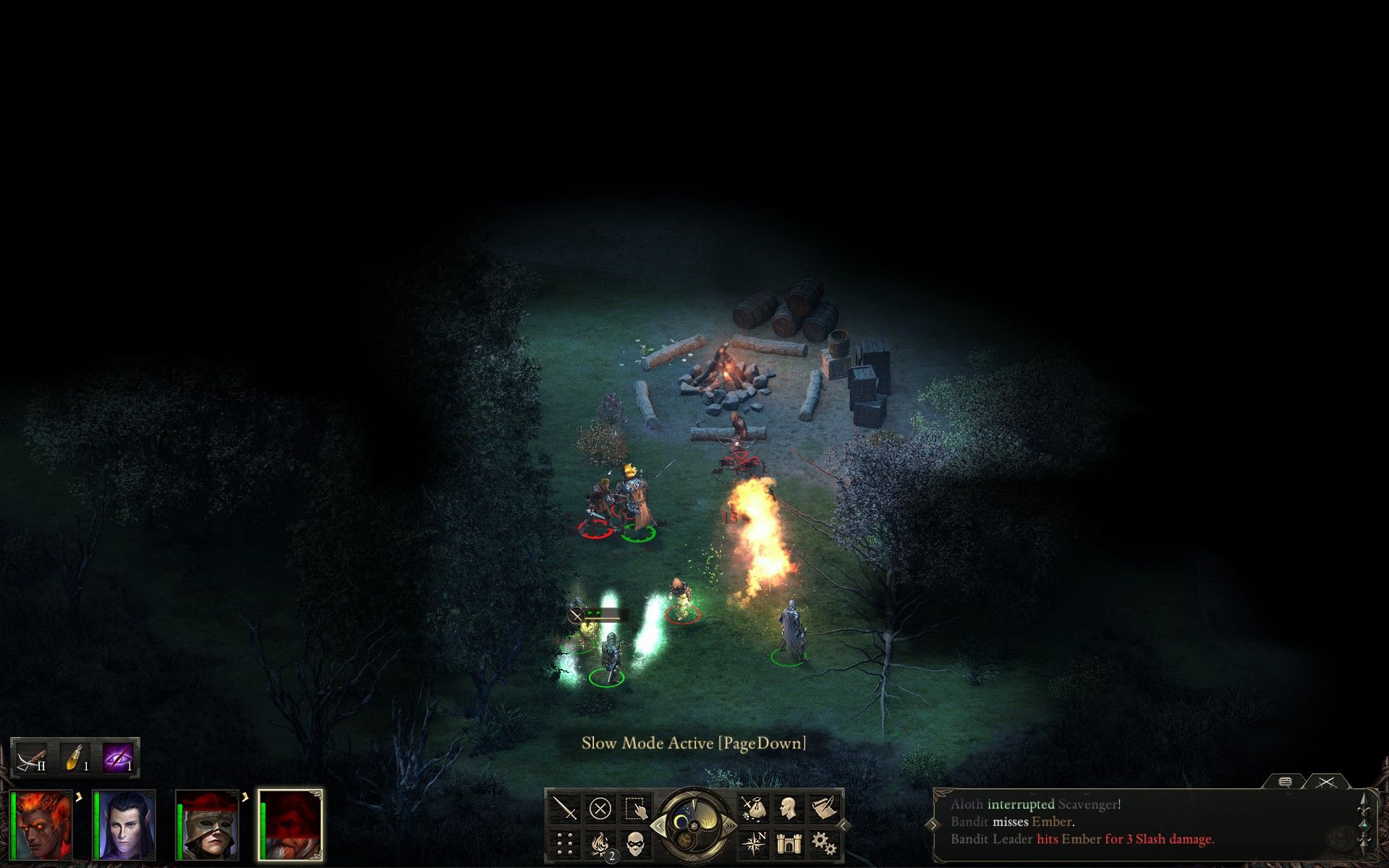Switch to the crossbow weapon set
This screenshot has height=868, width=1389.
click(x=32, y=758)
